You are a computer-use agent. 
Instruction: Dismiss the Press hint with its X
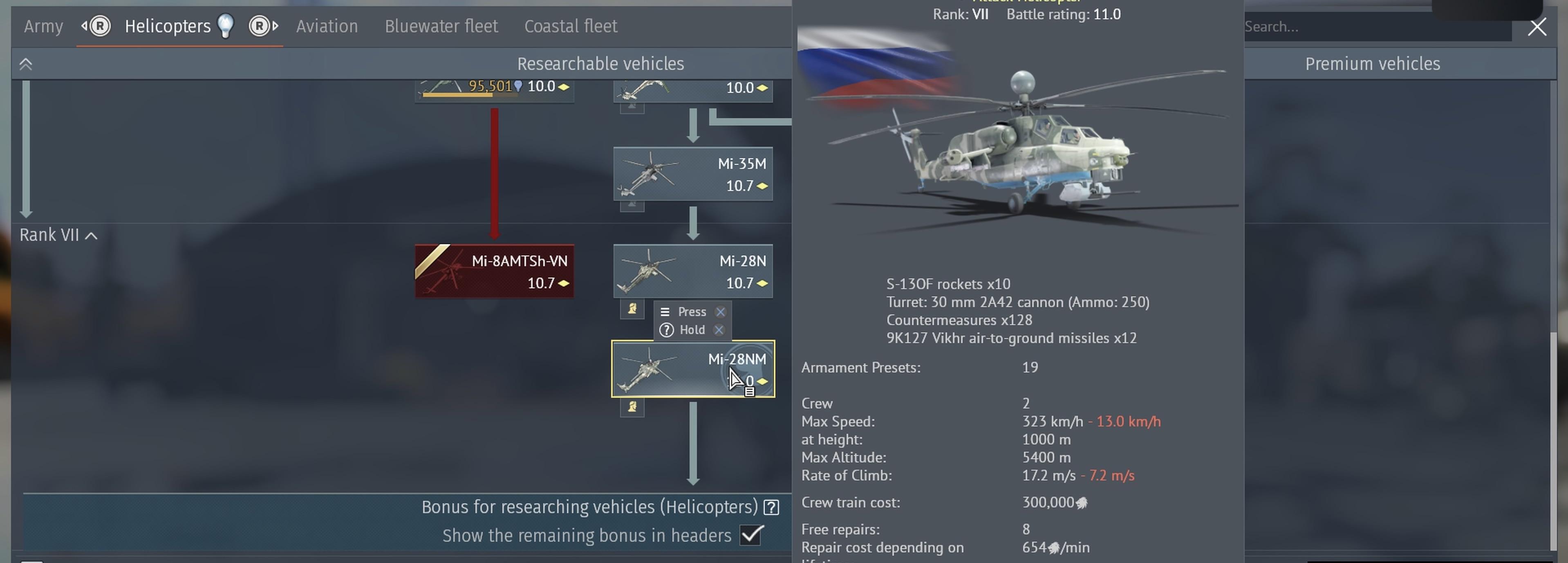tap(721, 312)
